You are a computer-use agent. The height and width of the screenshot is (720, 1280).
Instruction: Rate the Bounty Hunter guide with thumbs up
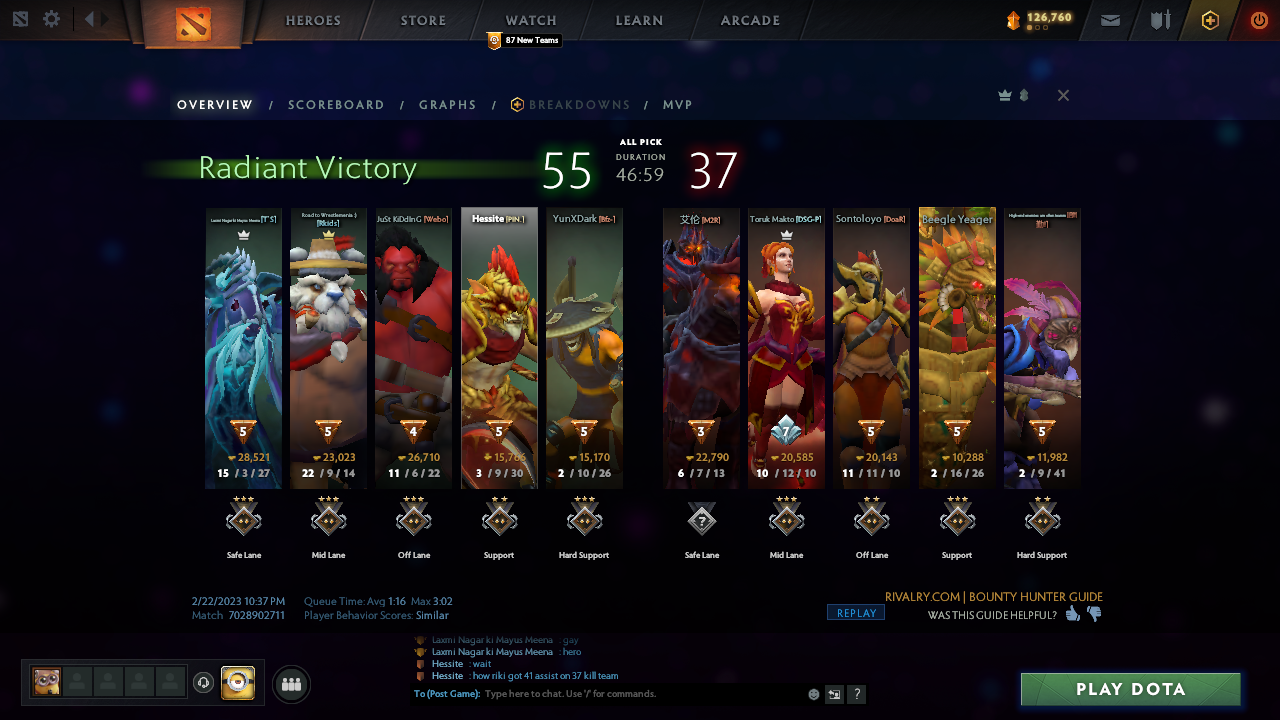pos(1072,614)
